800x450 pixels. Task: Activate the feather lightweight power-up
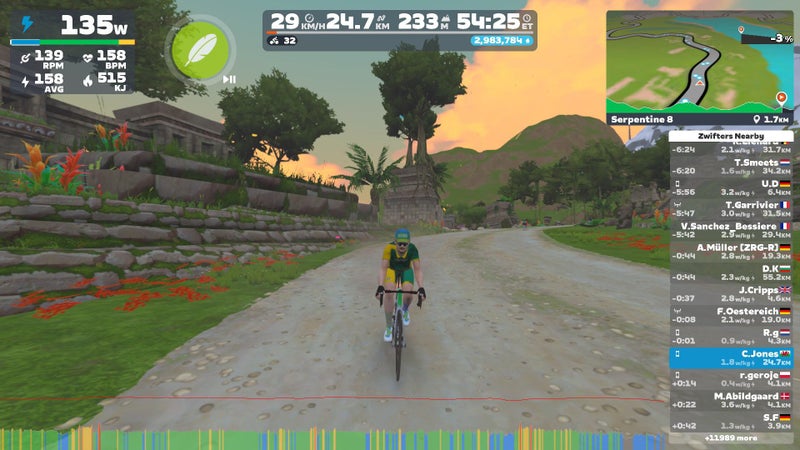(x=194, y=50)
